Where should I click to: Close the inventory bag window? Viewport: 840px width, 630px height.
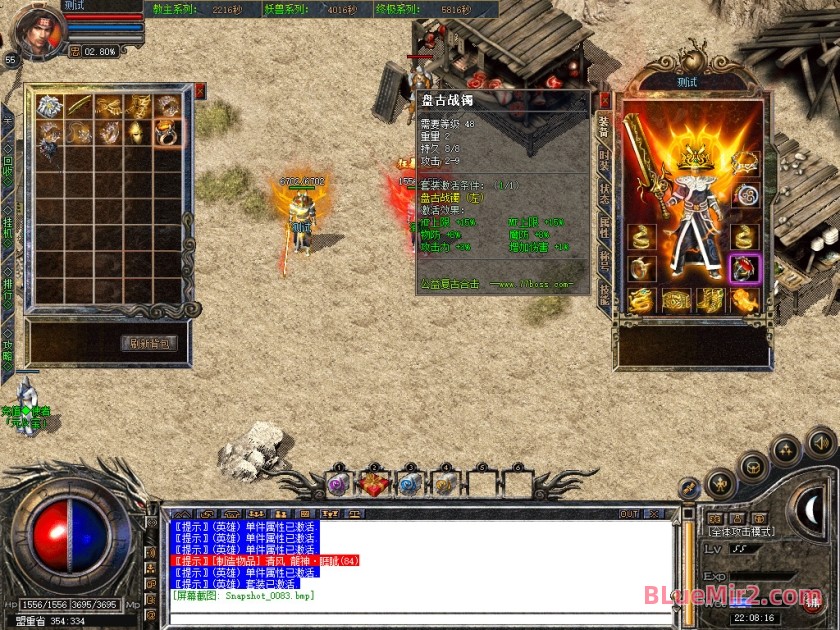pyautogui.click(x=200, y=91)
